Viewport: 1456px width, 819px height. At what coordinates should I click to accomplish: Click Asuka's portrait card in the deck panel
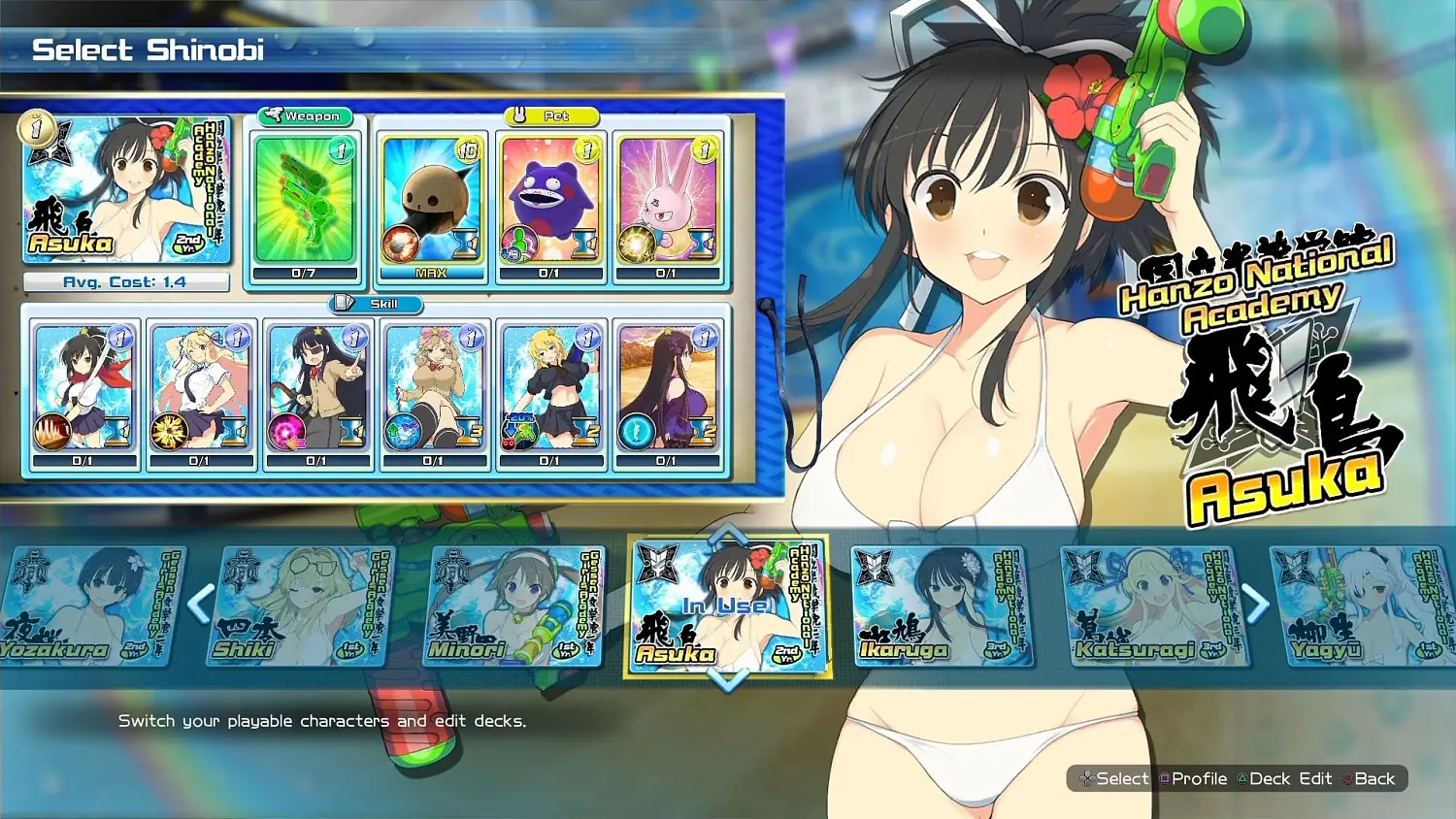(125, 191)
